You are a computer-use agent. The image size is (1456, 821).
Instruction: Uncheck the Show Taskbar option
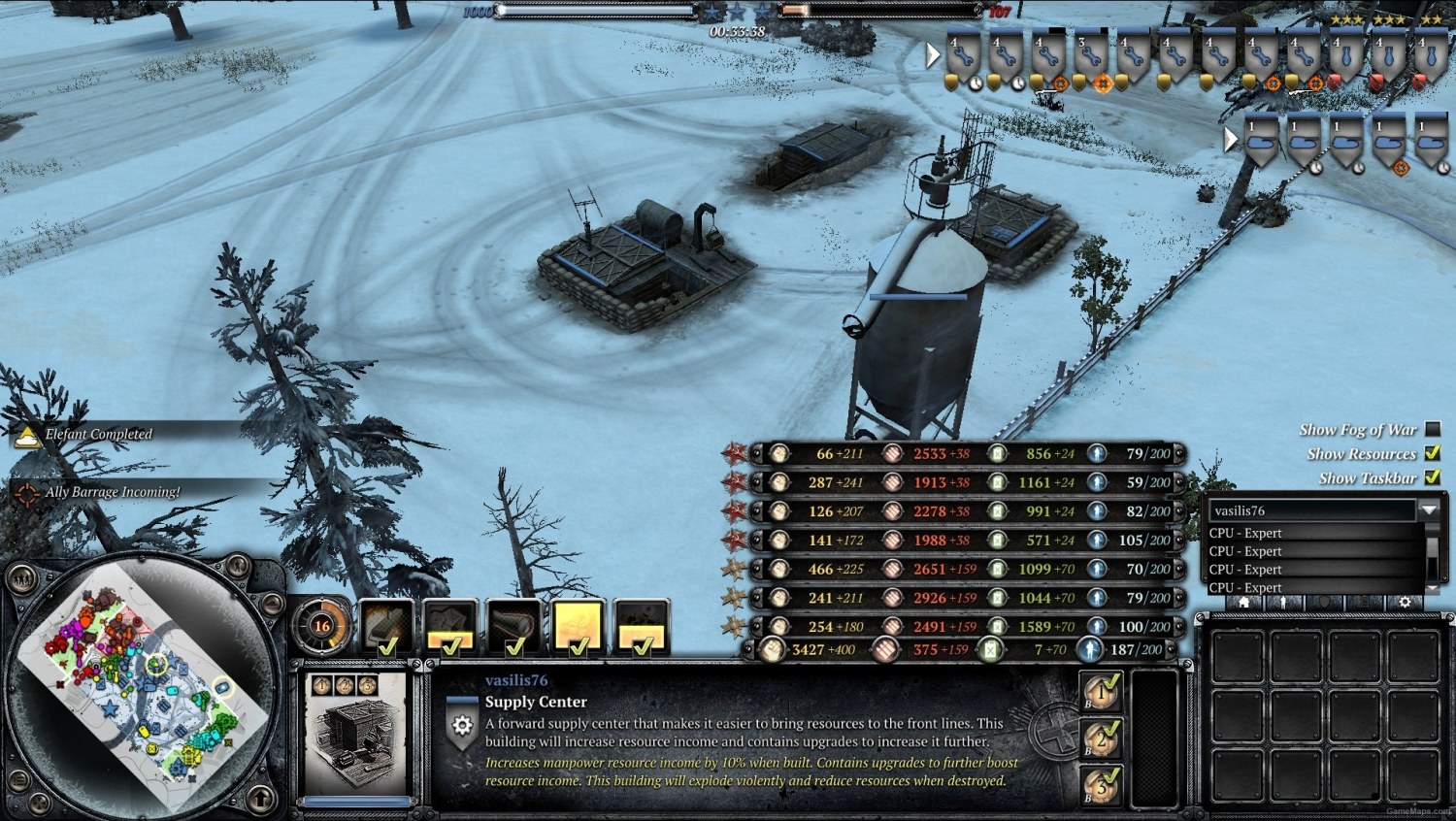coord(1434,476)
